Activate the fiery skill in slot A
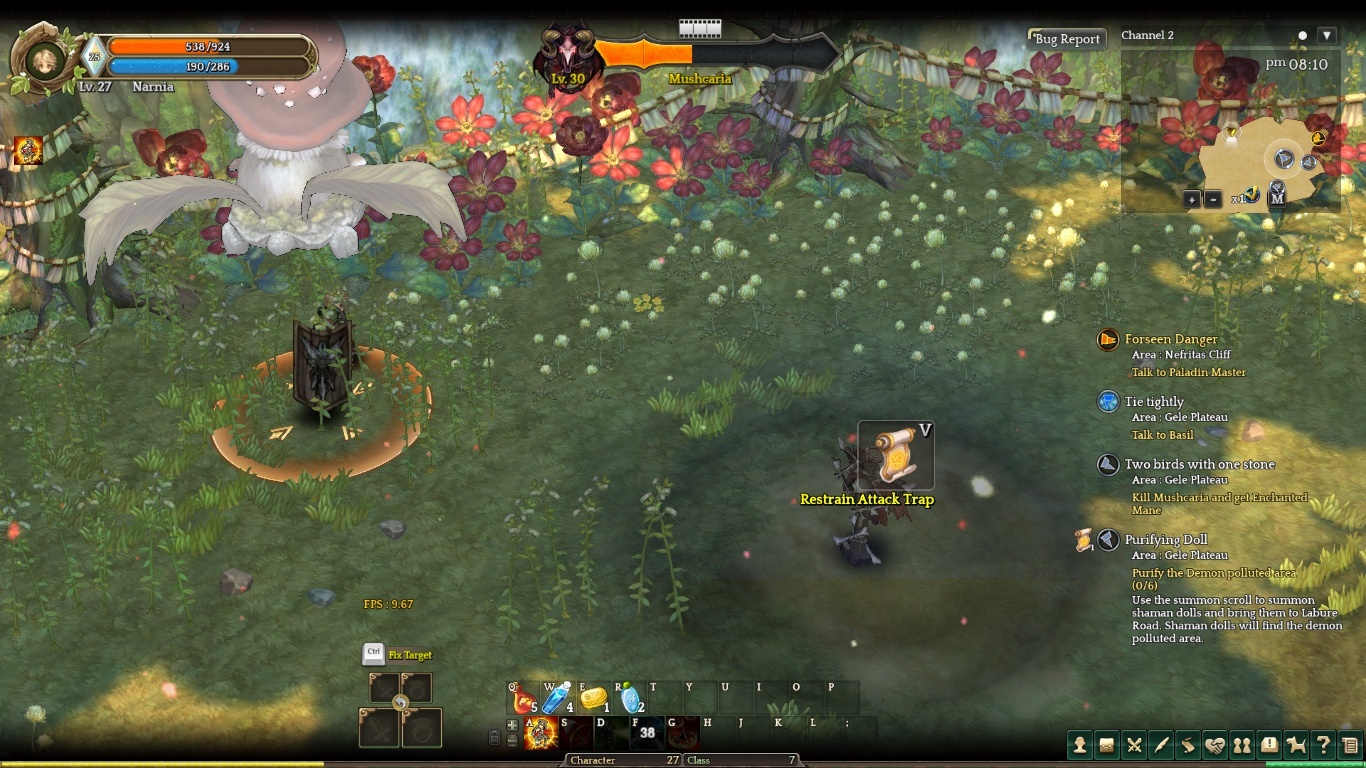 click(x=541, y=733)
